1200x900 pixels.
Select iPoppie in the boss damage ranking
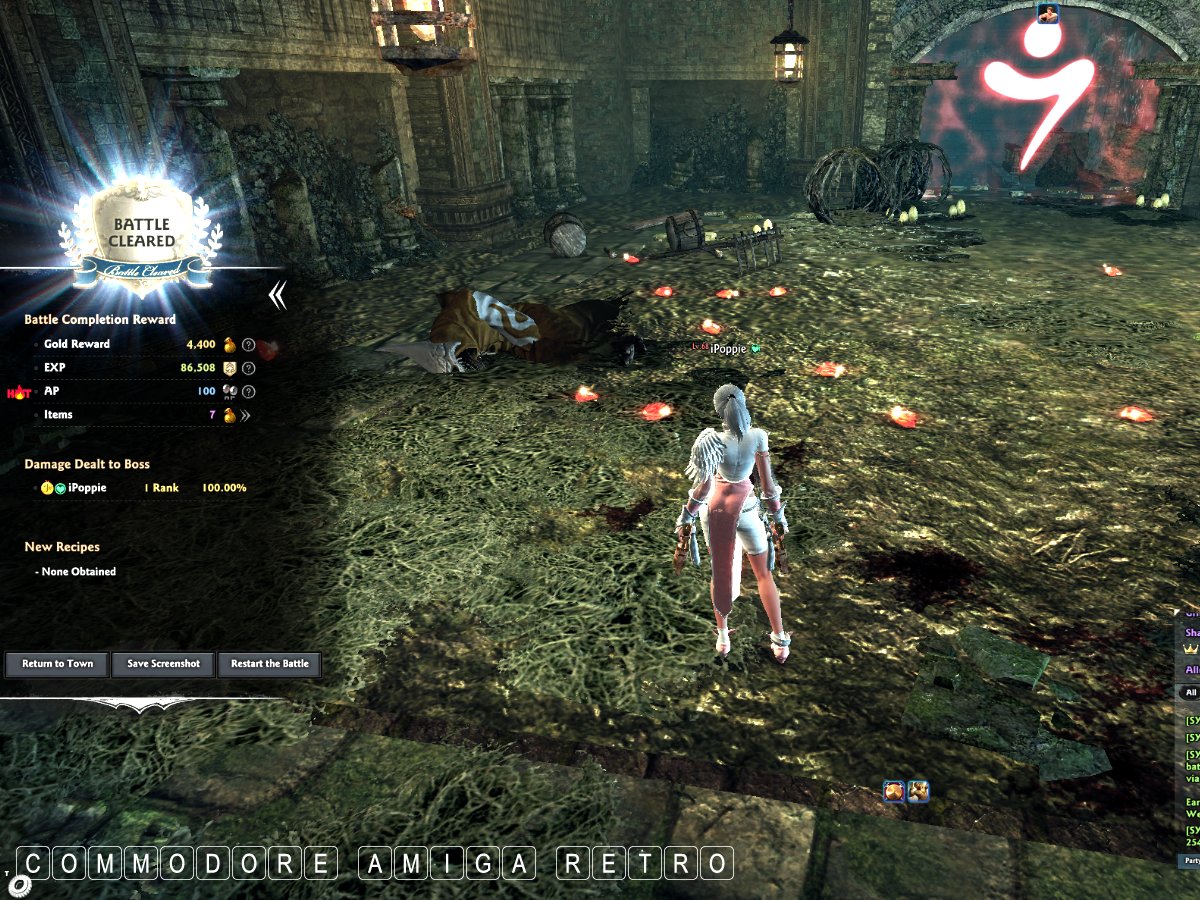pos(87,488)
